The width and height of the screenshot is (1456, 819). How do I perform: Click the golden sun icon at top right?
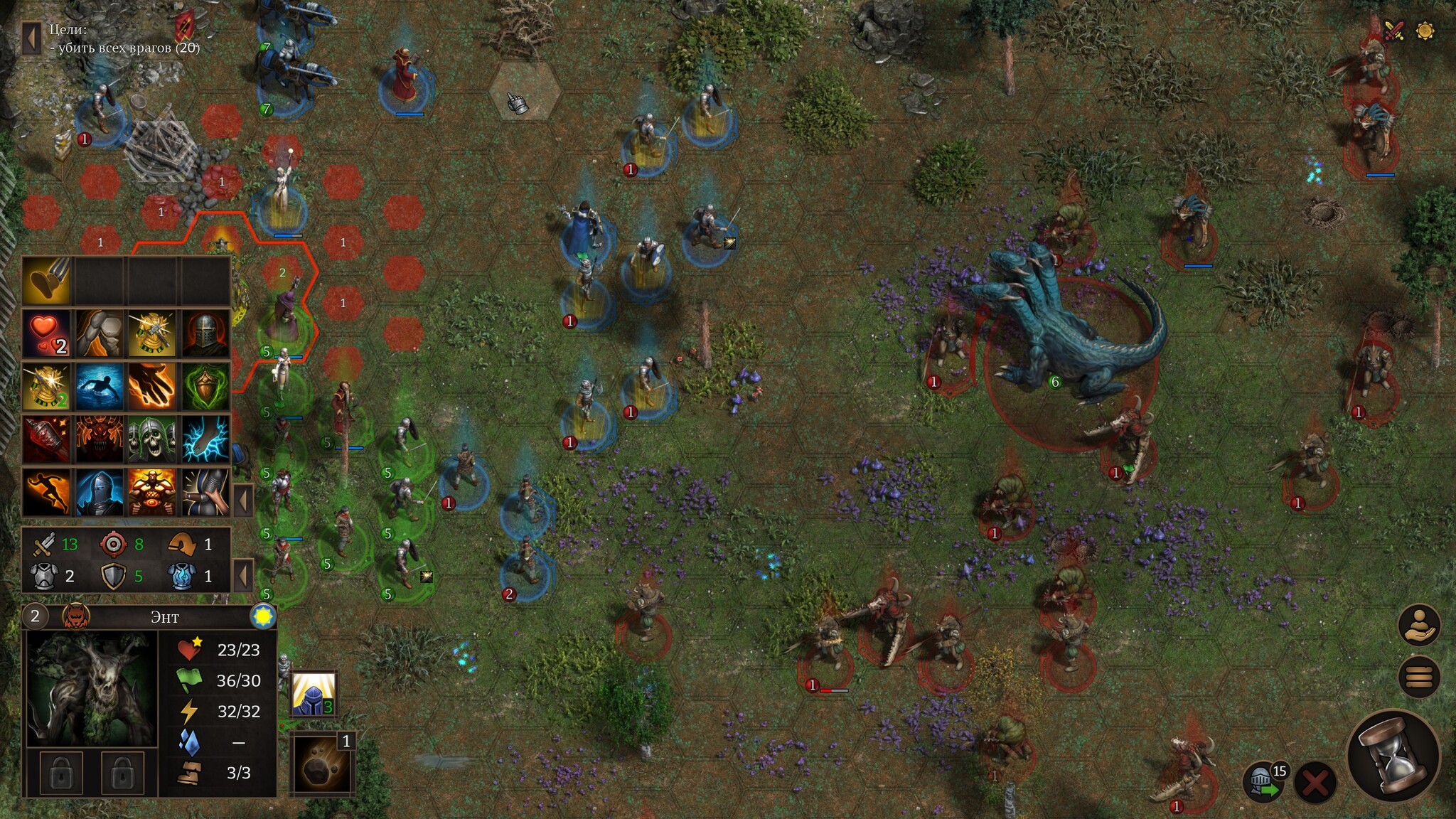pyautogui.click(x=1425, y=31)
